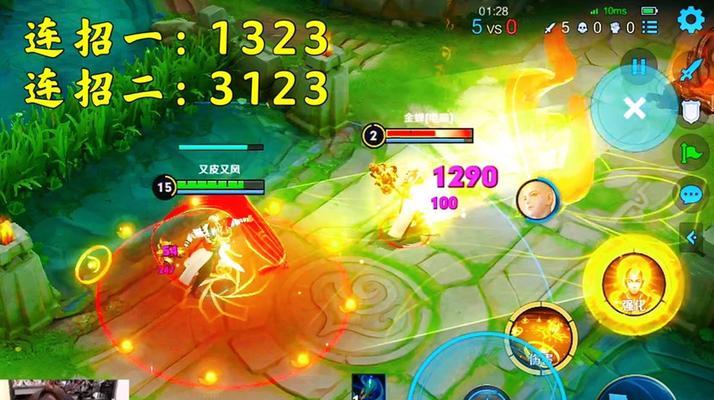Cancel the skill with the X button
The height and width of the screenshot is (400, 714).
[634, 108]
